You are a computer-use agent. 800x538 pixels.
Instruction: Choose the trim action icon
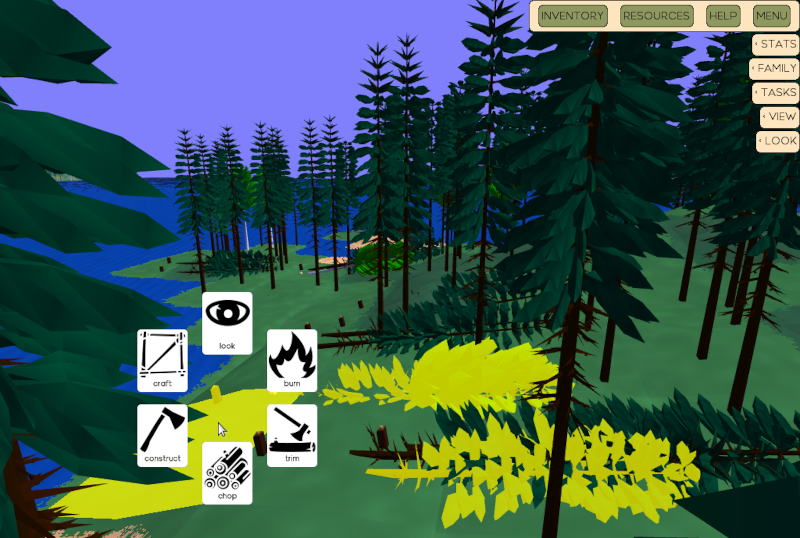[x=292, y=435]
